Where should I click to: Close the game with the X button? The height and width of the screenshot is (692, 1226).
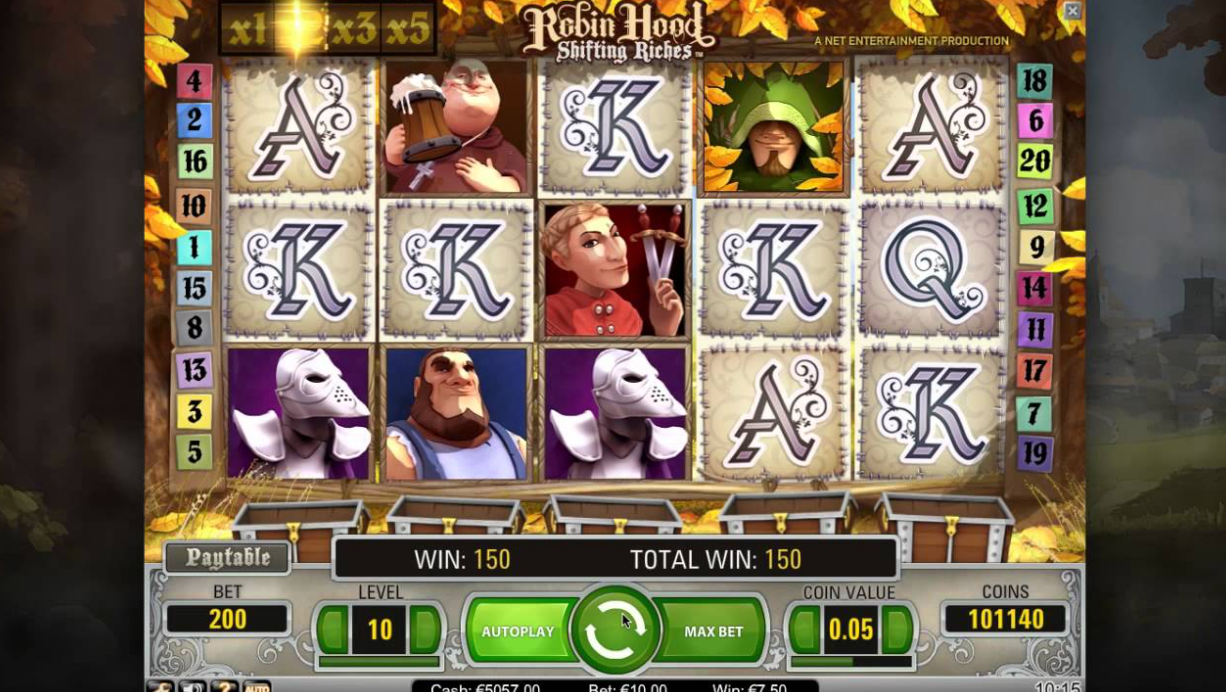click(x=1072, y=11)
